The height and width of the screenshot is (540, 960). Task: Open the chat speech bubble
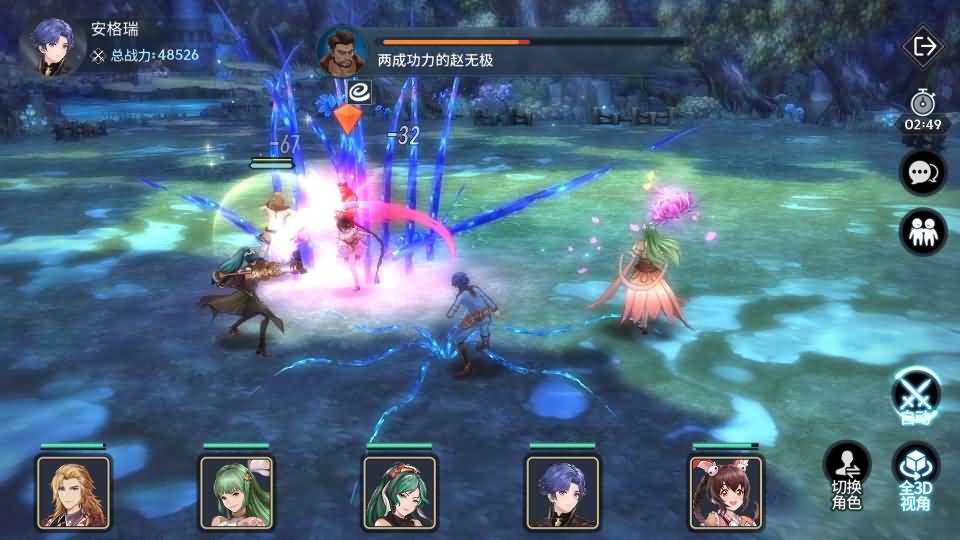pos(921,173)
